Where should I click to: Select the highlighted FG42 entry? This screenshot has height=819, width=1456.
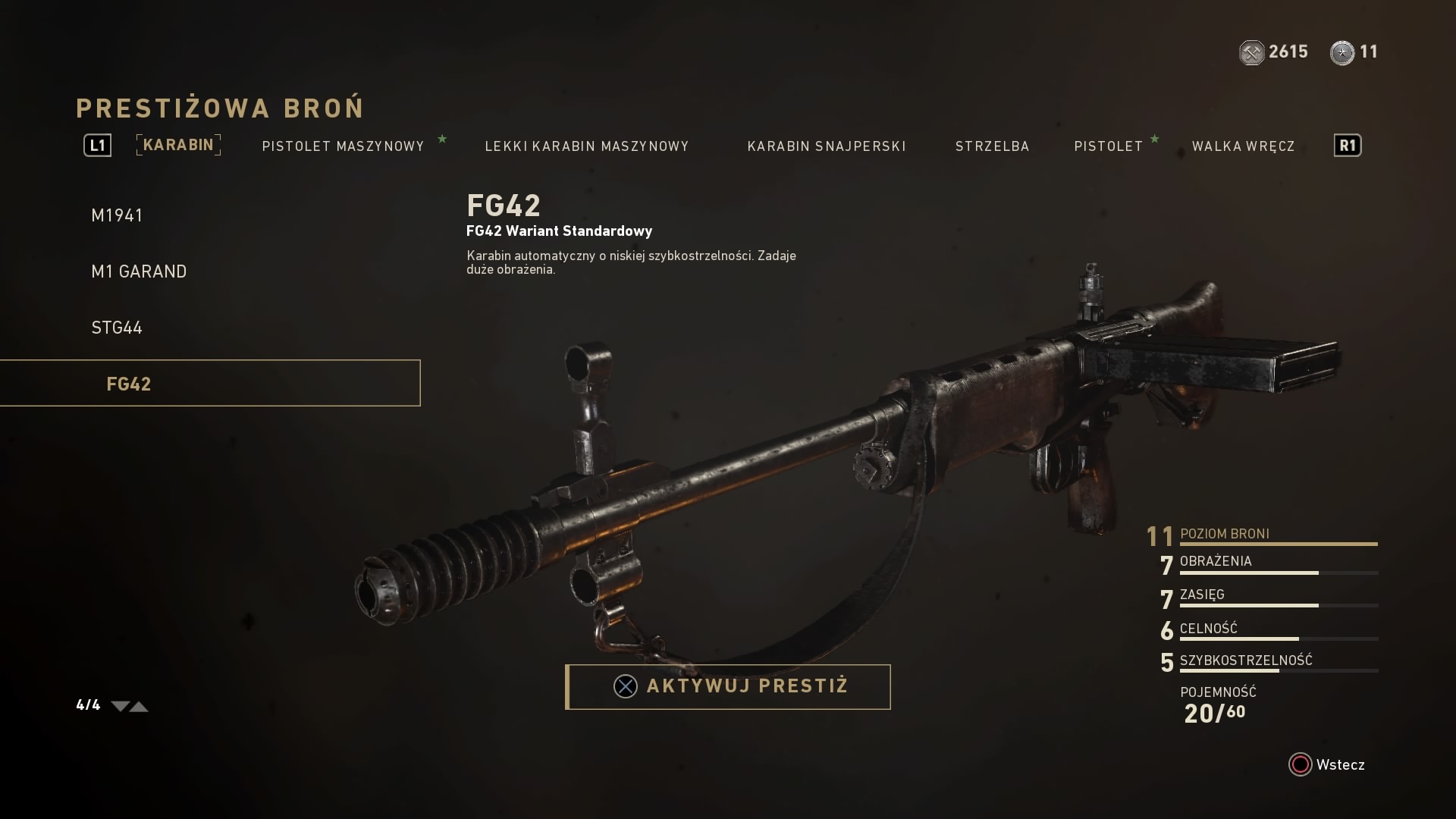click(209, 384)
